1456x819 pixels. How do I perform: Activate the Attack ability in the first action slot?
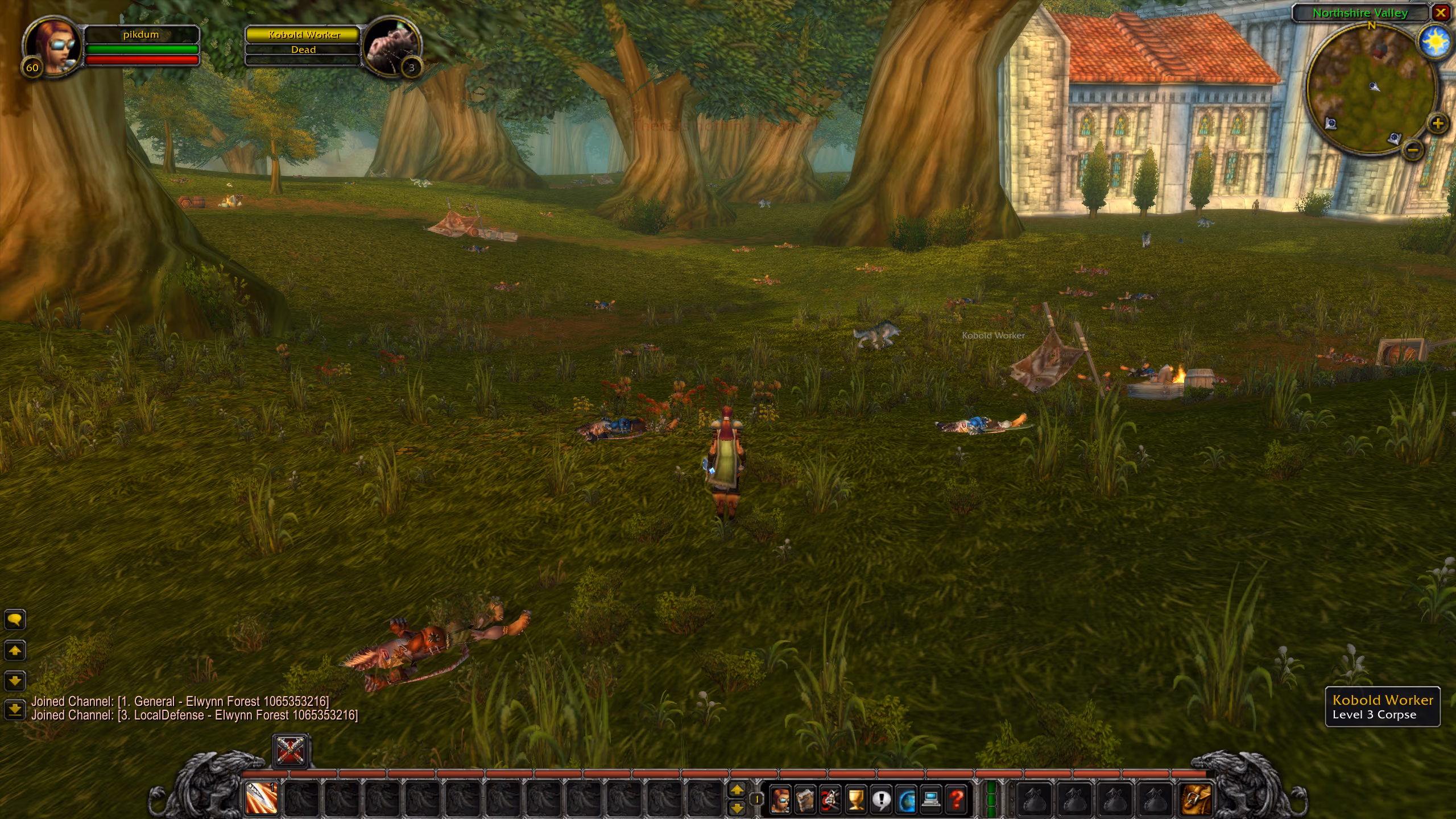pos(262,798)
